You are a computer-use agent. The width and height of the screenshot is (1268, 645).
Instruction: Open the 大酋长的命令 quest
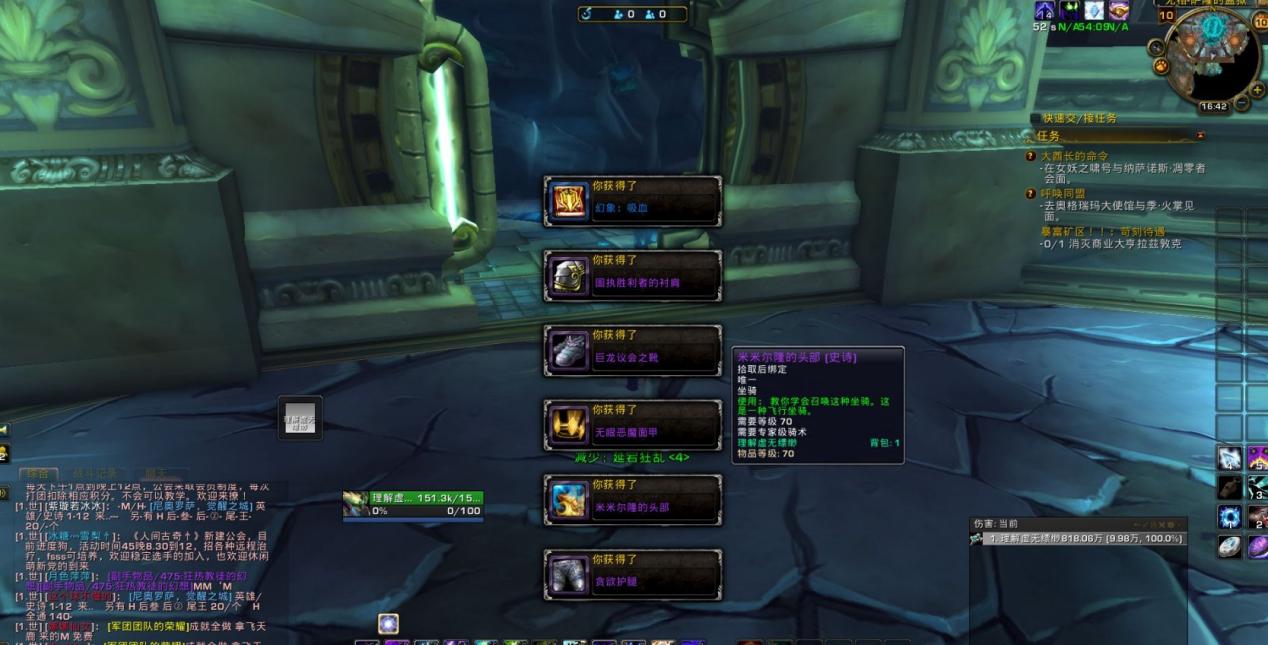point(1074,156)
